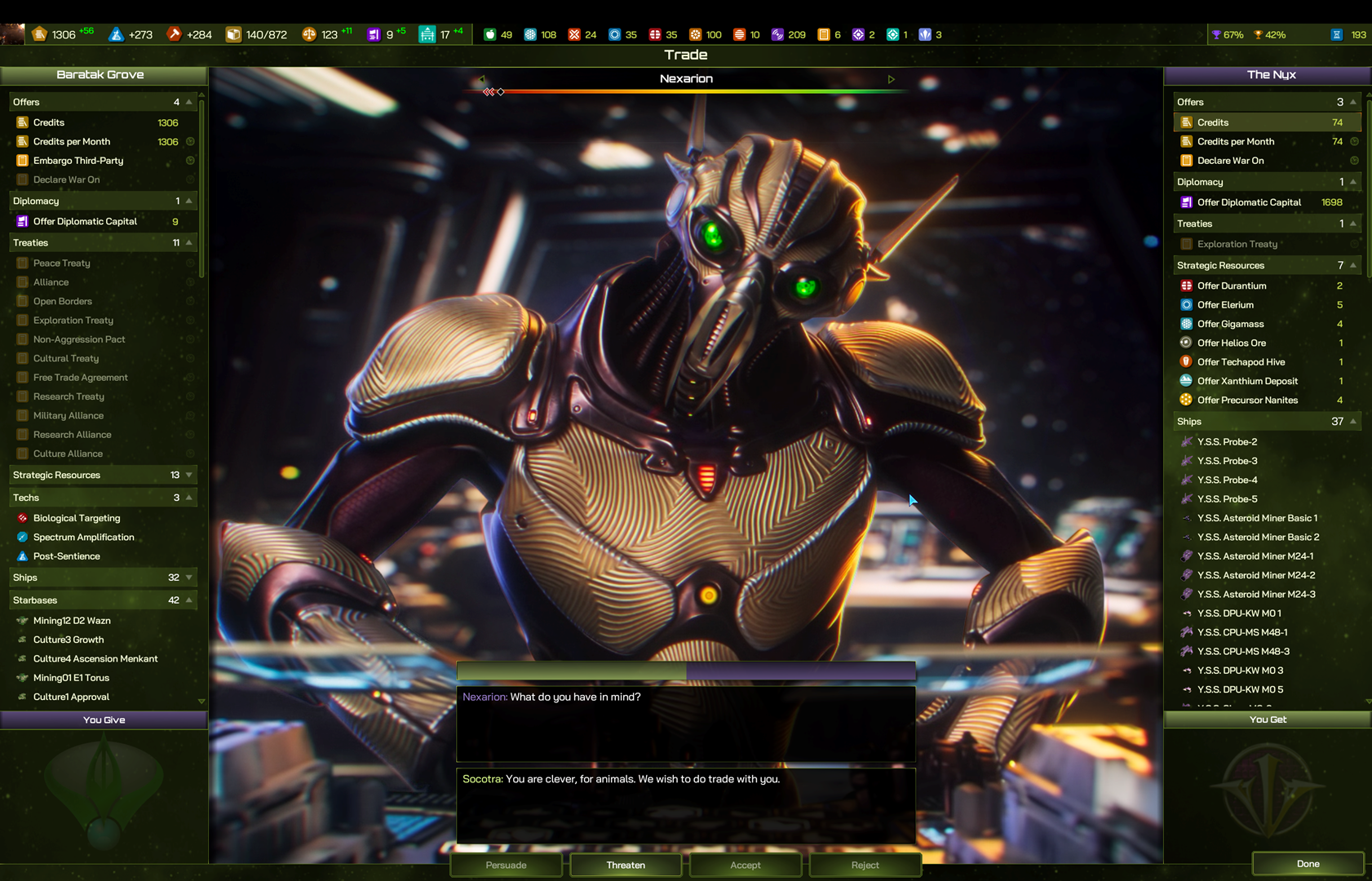Add Biological Targeting tech to trade
1372x881 pixels.
77,518
